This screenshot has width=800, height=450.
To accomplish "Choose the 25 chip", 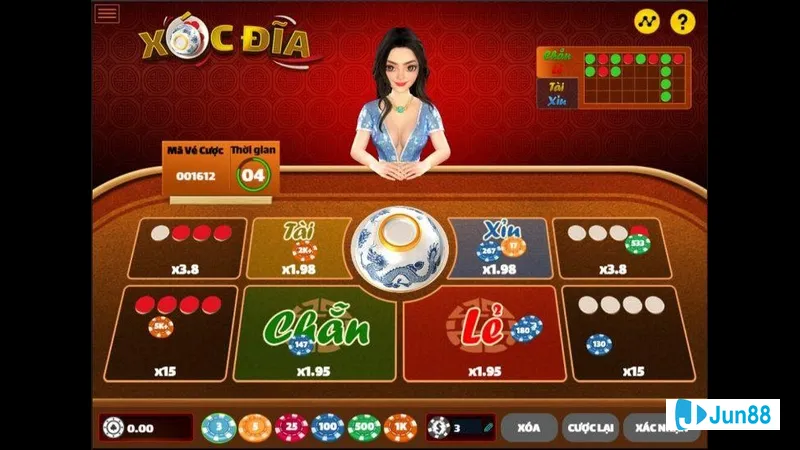I will pyautogui.click(x=291, y=428).
